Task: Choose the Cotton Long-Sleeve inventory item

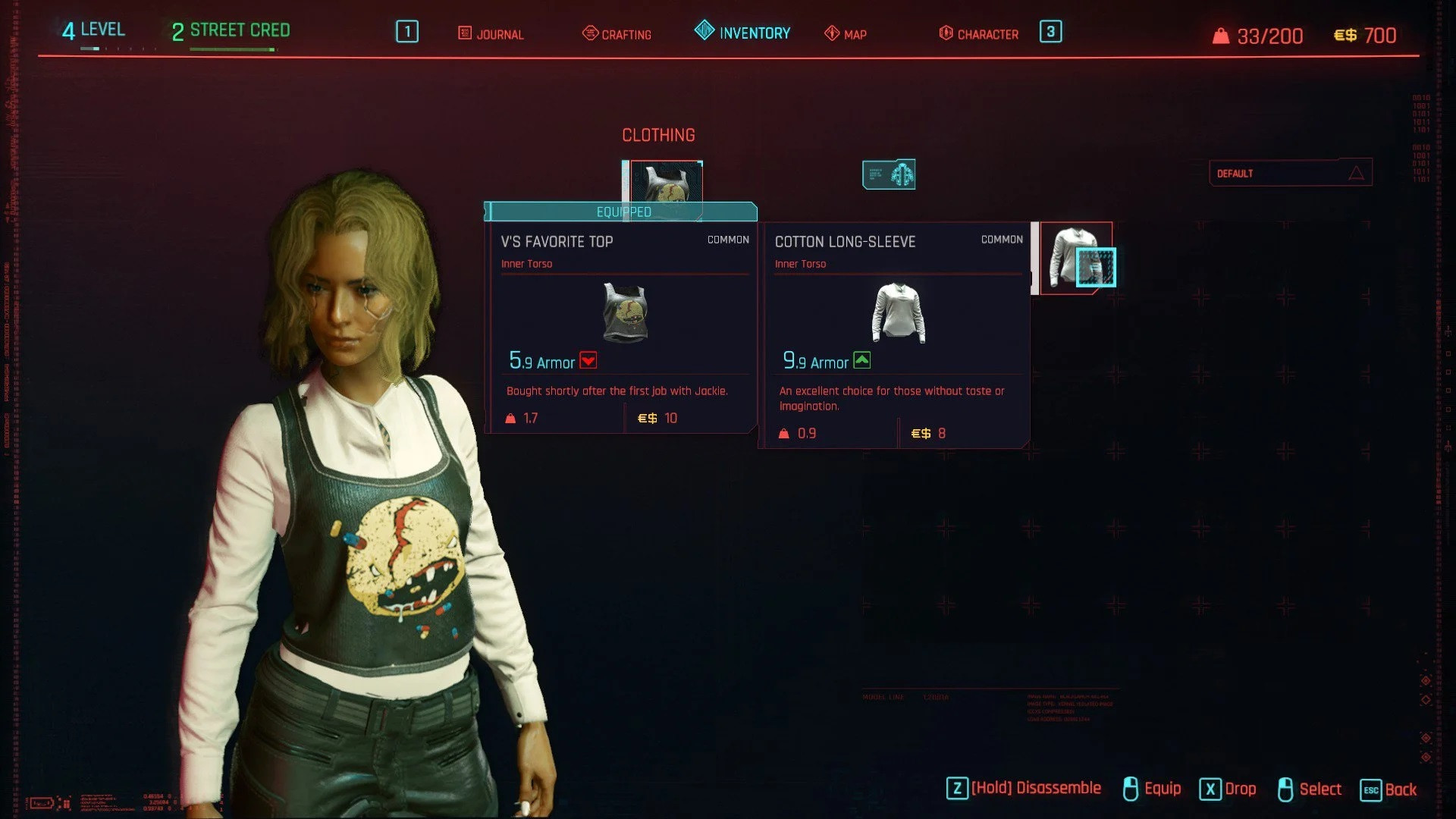Action: 1075,258
